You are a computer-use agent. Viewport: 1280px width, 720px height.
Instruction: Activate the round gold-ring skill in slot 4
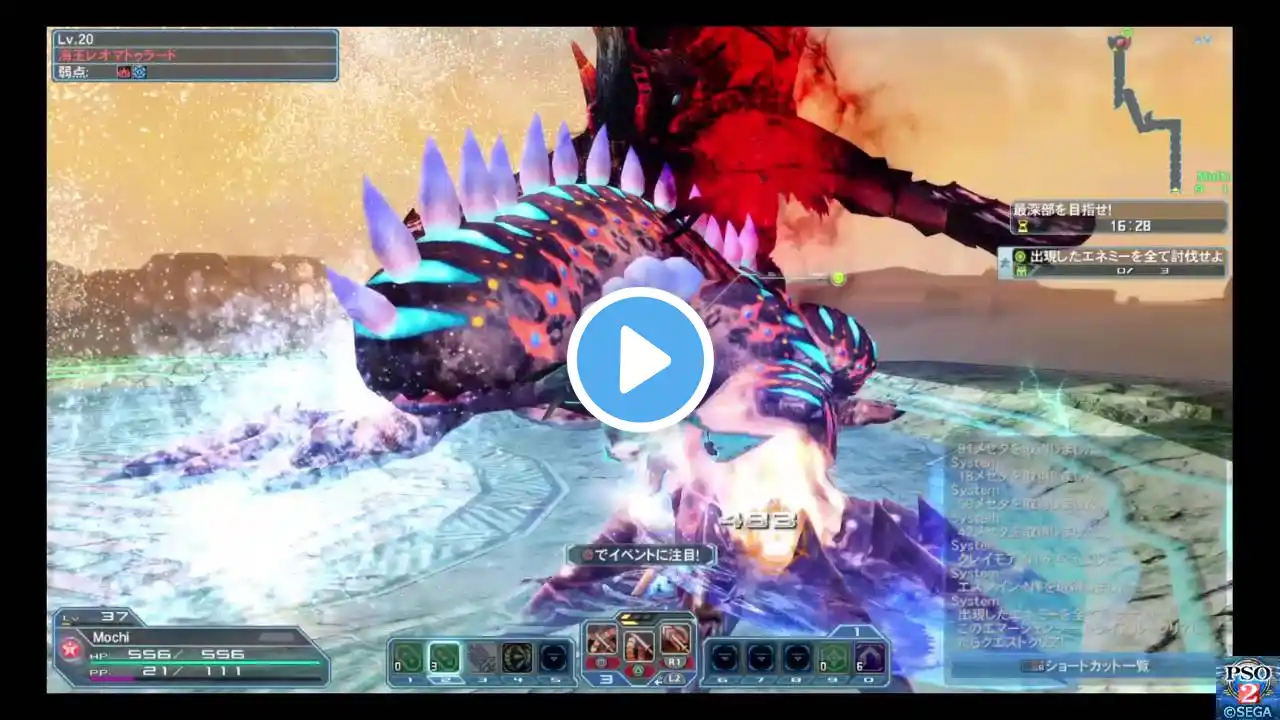(x=517, y=657)
